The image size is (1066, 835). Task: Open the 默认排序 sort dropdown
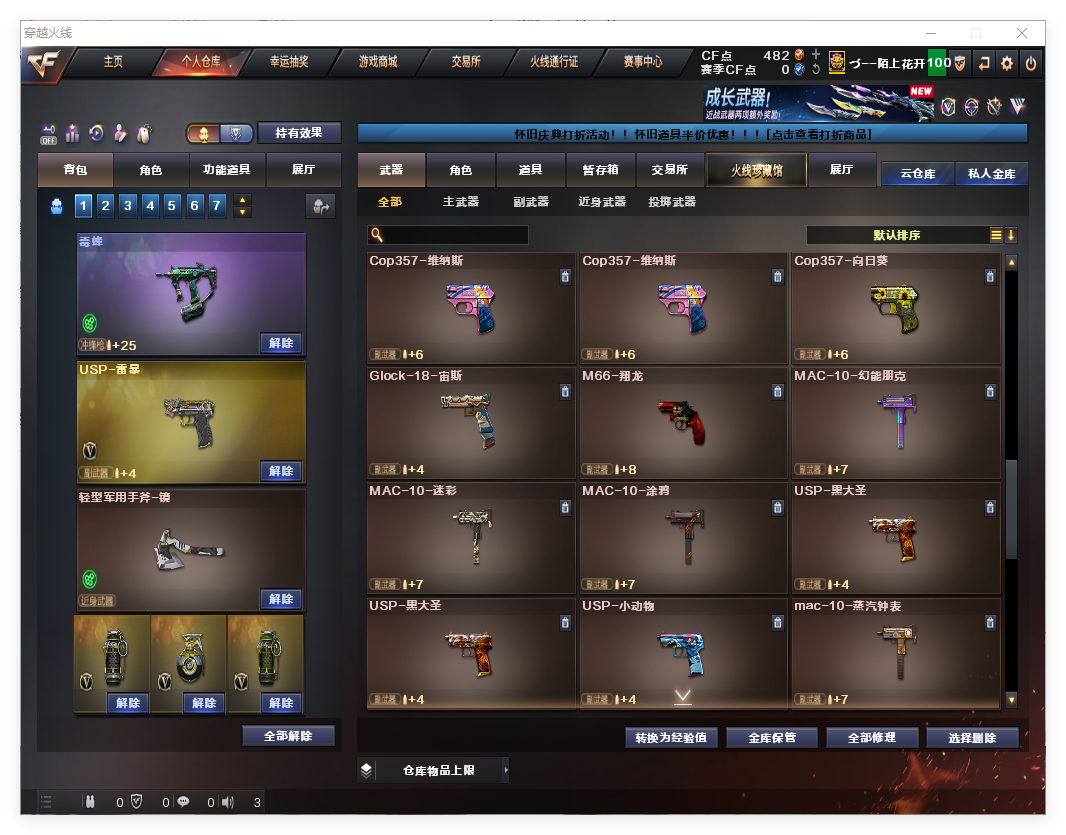896,235
